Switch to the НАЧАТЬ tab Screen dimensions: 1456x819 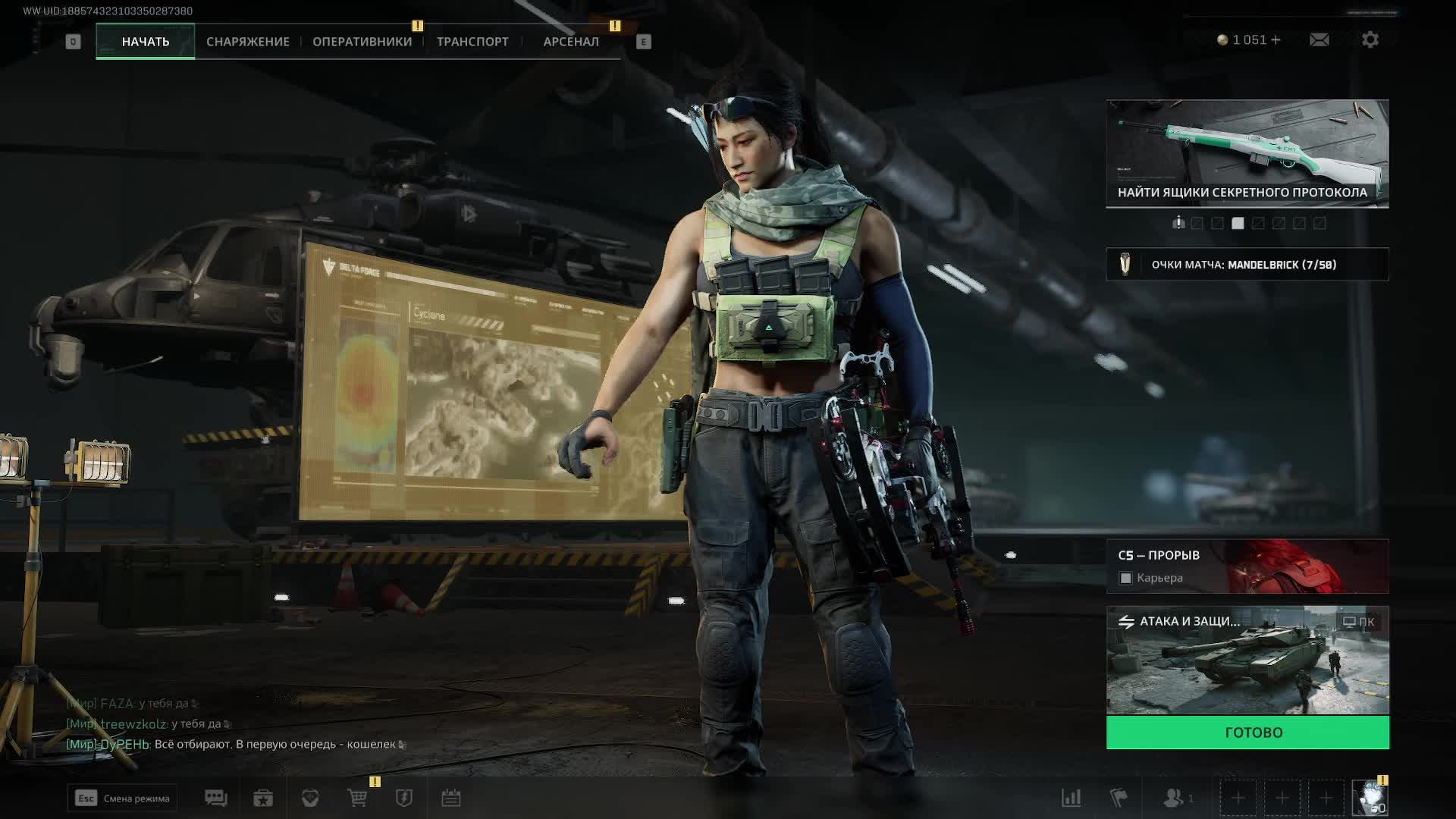pyautogui.click(x=145, y=42)
